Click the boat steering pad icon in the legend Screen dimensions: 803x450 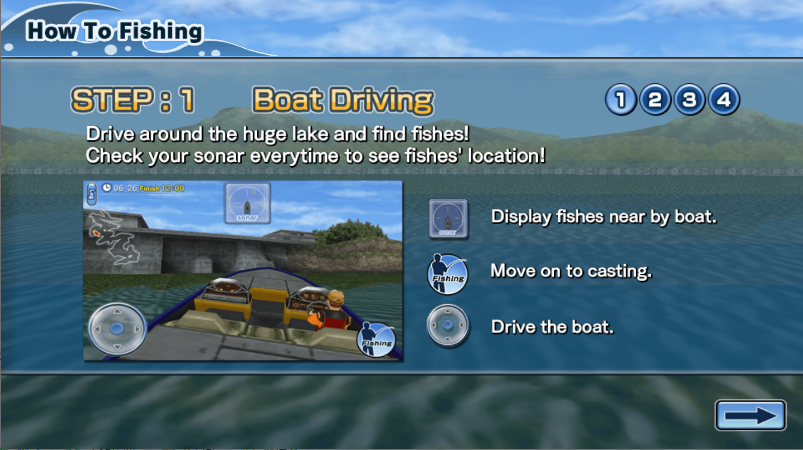click(447, 326)
